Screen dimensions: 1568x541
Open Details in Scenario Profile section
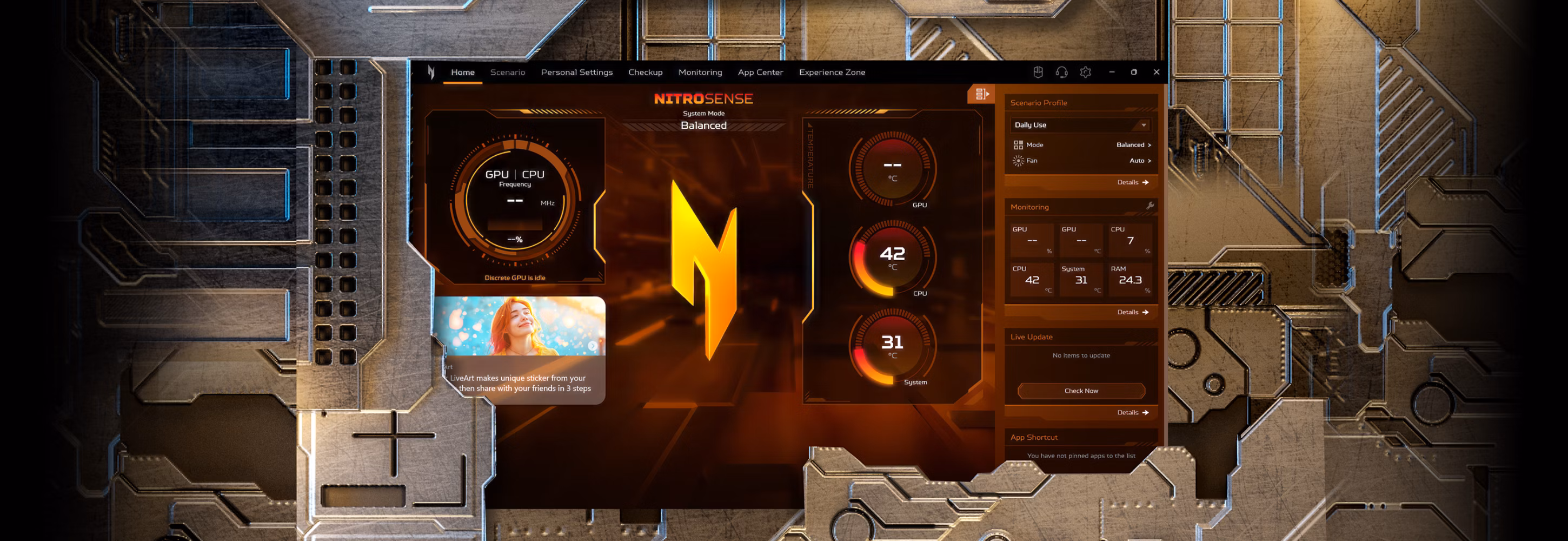1132,182
